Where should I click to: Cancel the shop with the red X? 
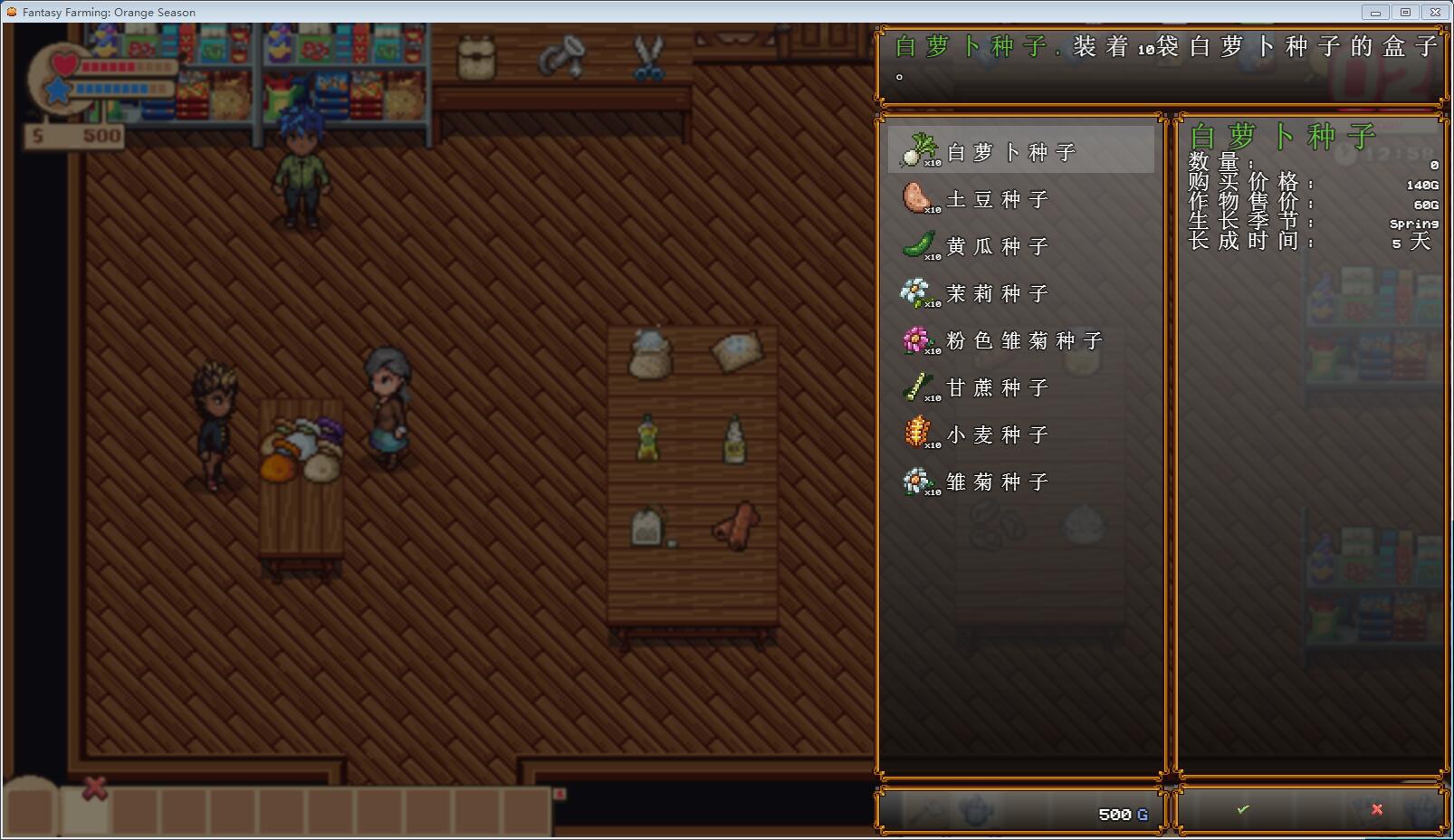(1376, 809)
